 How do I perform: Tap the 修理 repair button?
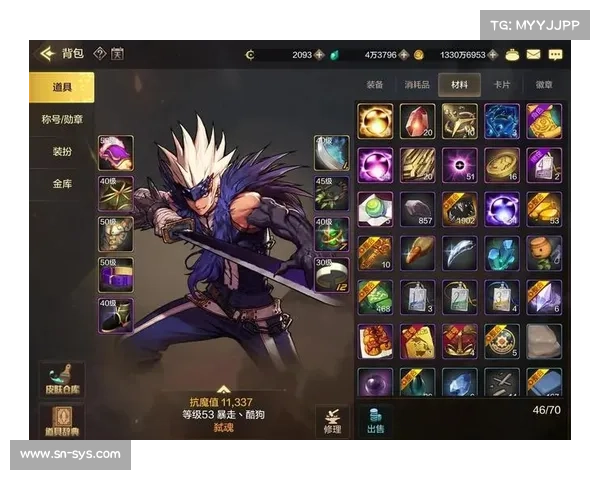(332, 420)
